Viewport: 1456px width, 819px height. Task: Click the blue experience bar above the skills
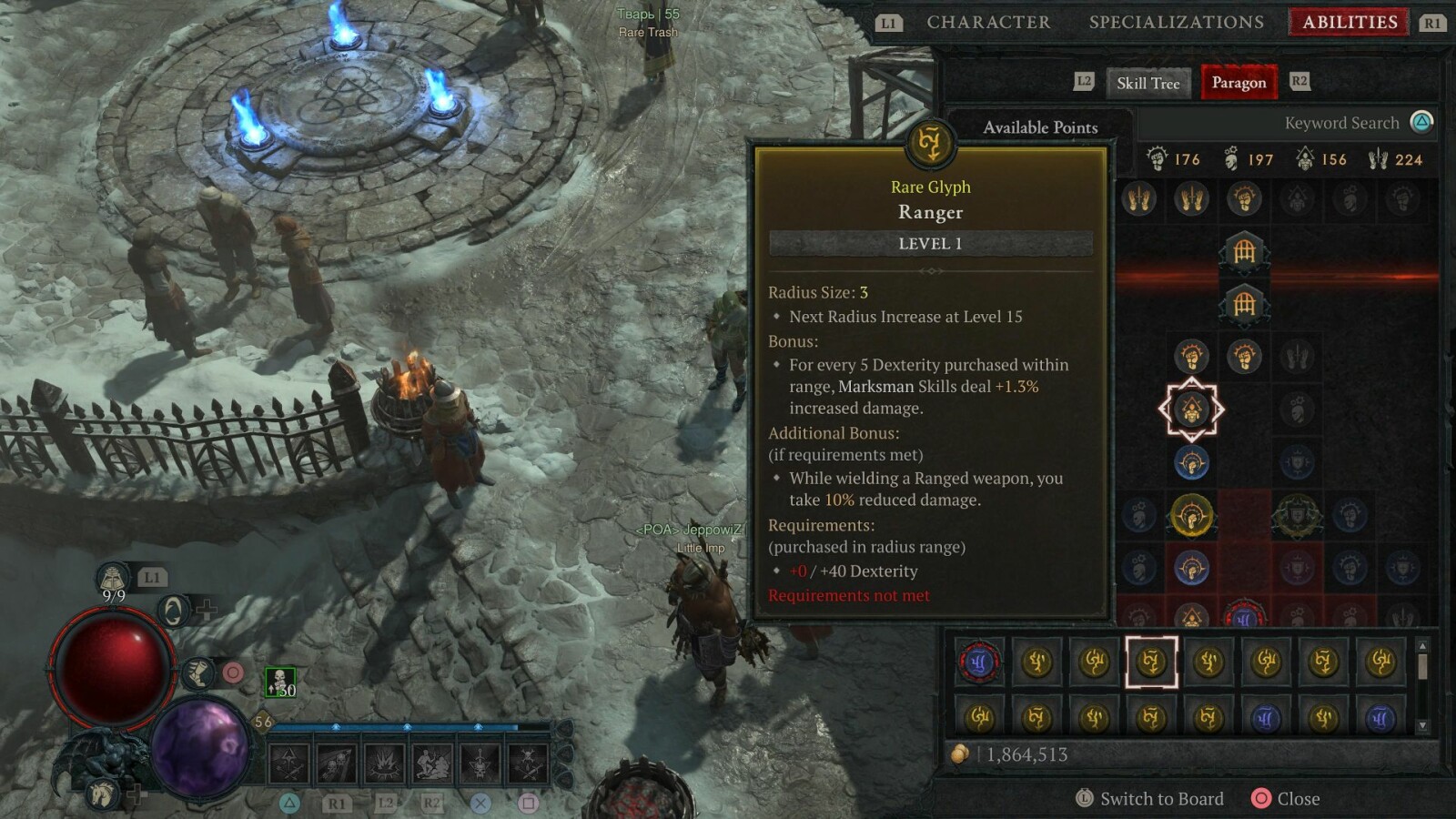[400, 726]
